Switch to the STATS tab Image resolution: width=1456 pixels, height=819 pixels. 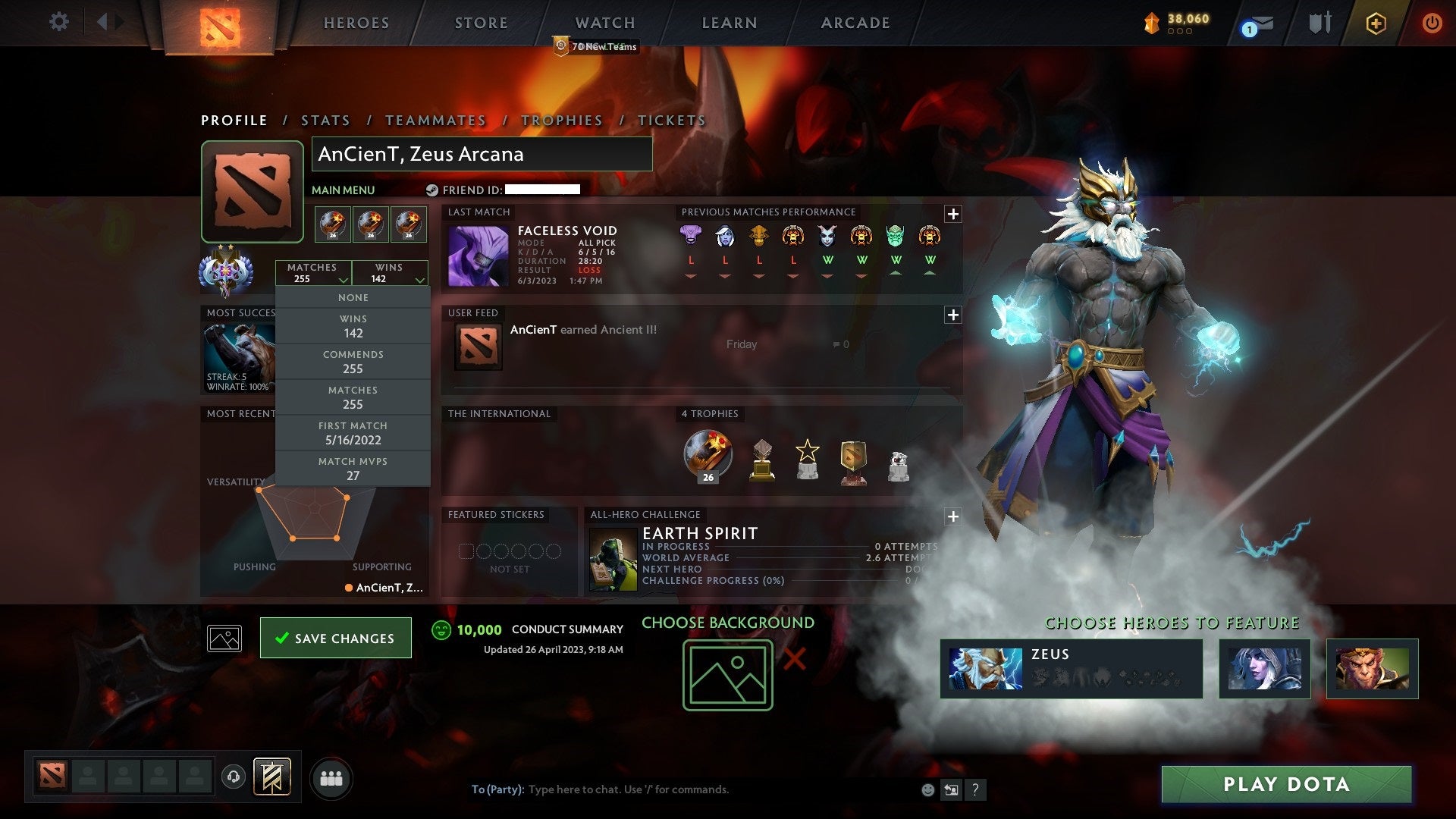[x=325, y=120]
